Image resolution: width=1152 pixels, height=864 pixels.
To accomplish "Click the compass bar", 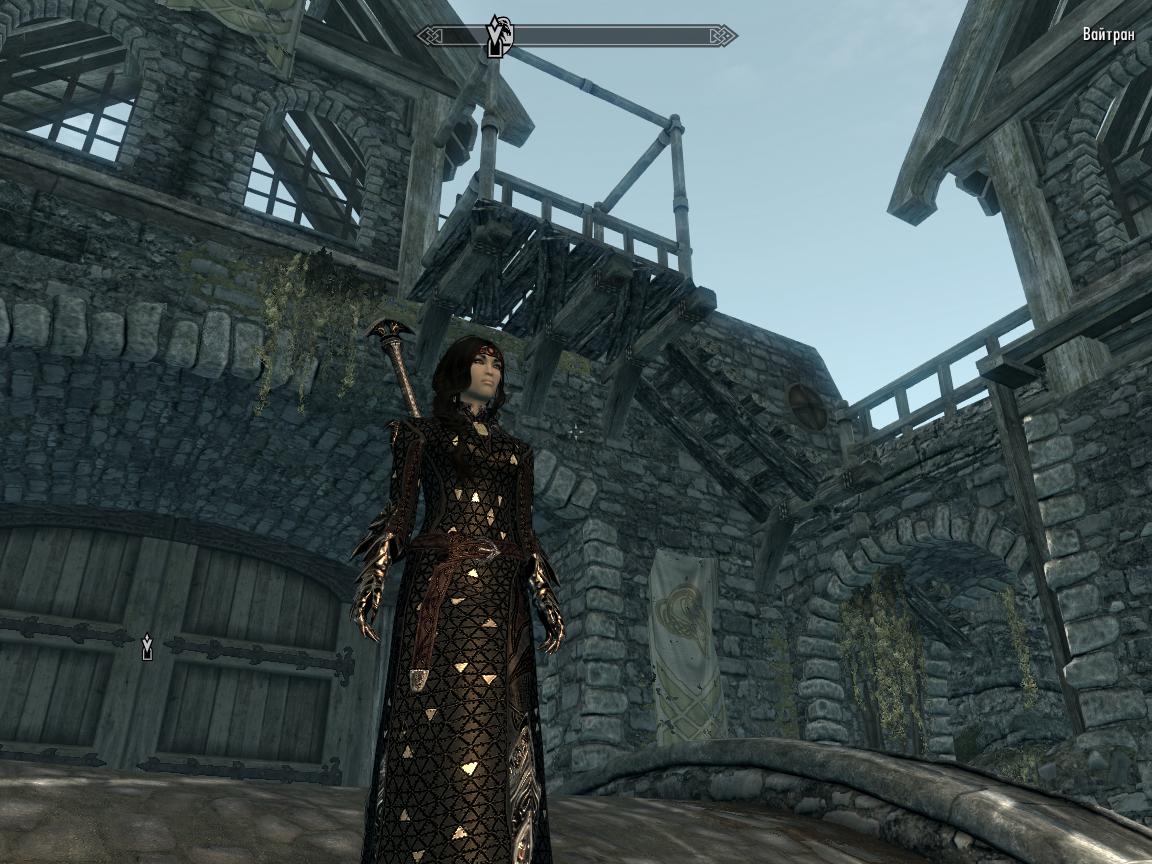I will [x=620, y=37].
